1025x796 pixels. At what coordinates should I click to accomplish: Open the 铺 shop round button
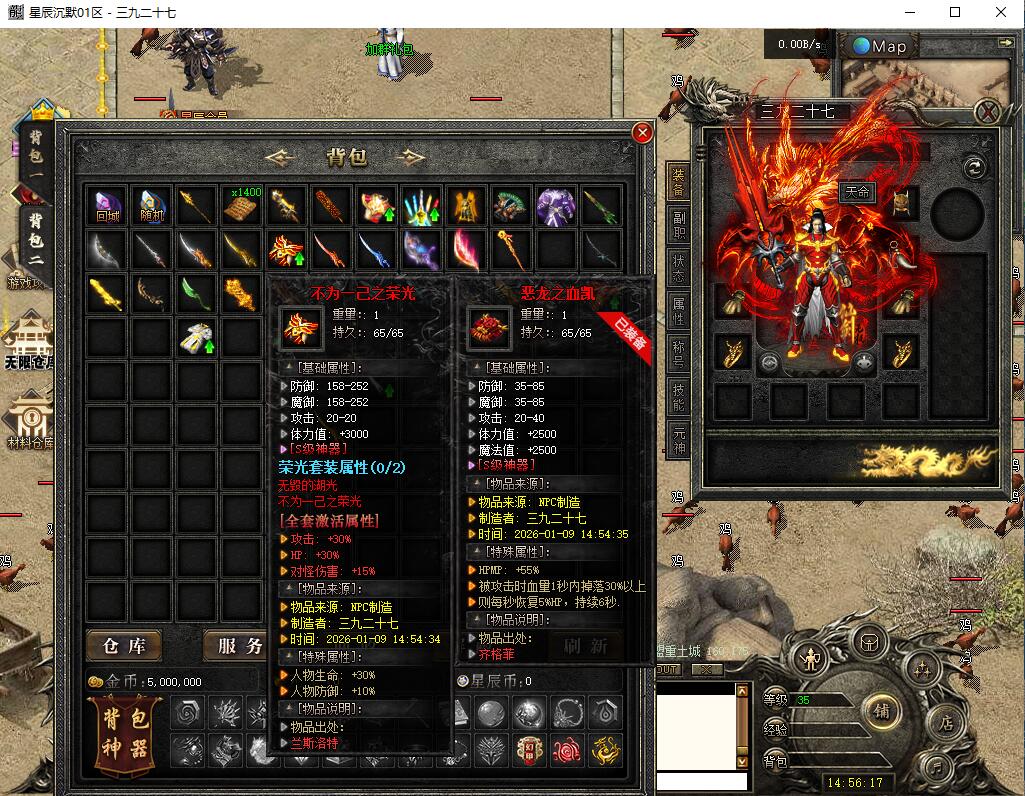882,710
